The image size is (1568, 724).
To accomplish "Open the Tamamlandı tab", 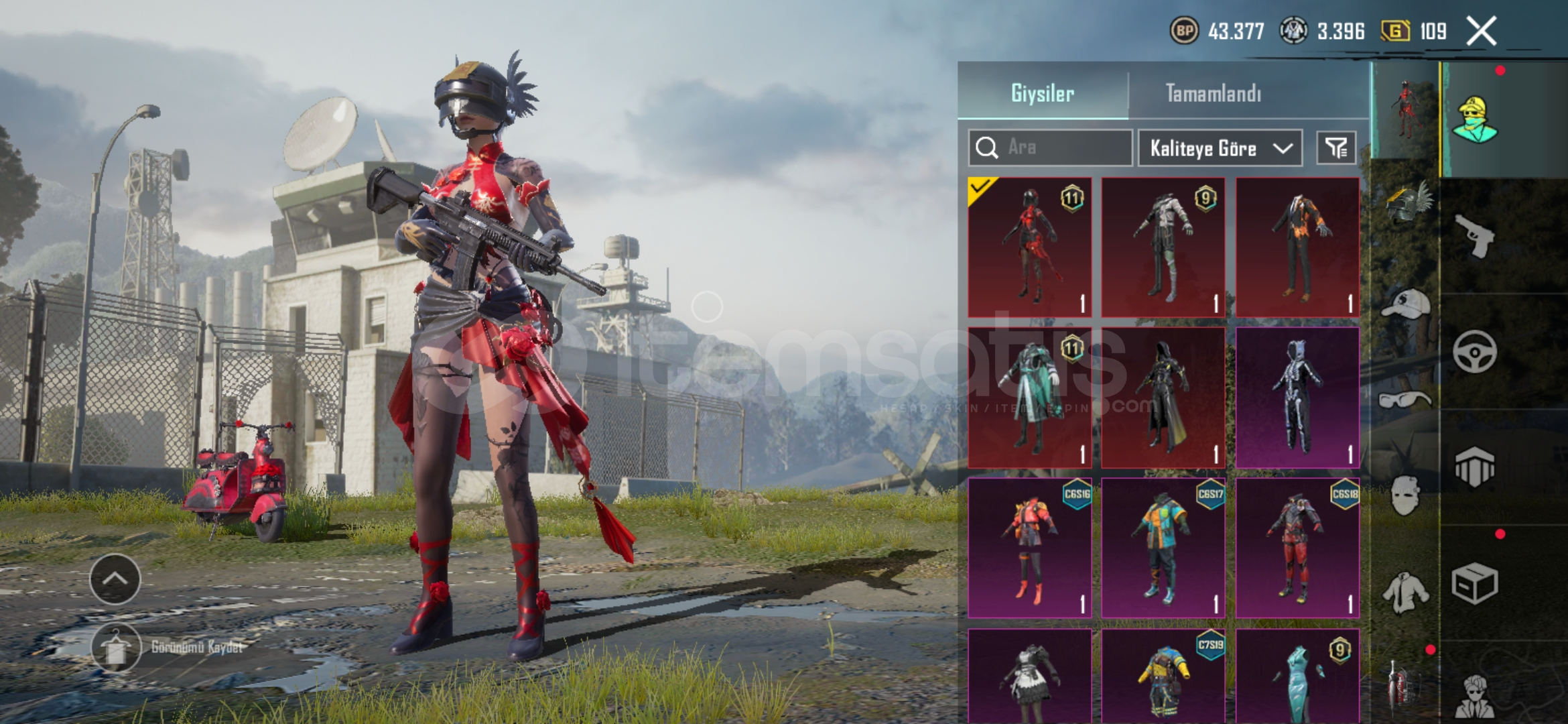I will click(x=1214, y=93).
